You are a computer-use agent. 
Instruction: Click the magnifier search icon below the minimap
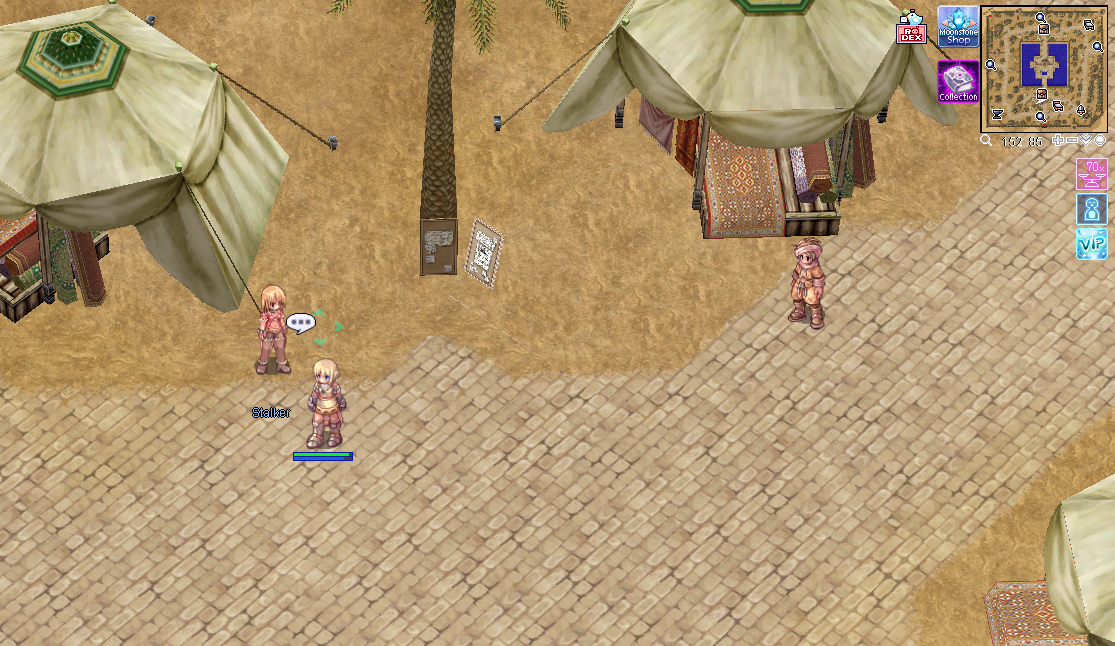click(x=986, y=141)
